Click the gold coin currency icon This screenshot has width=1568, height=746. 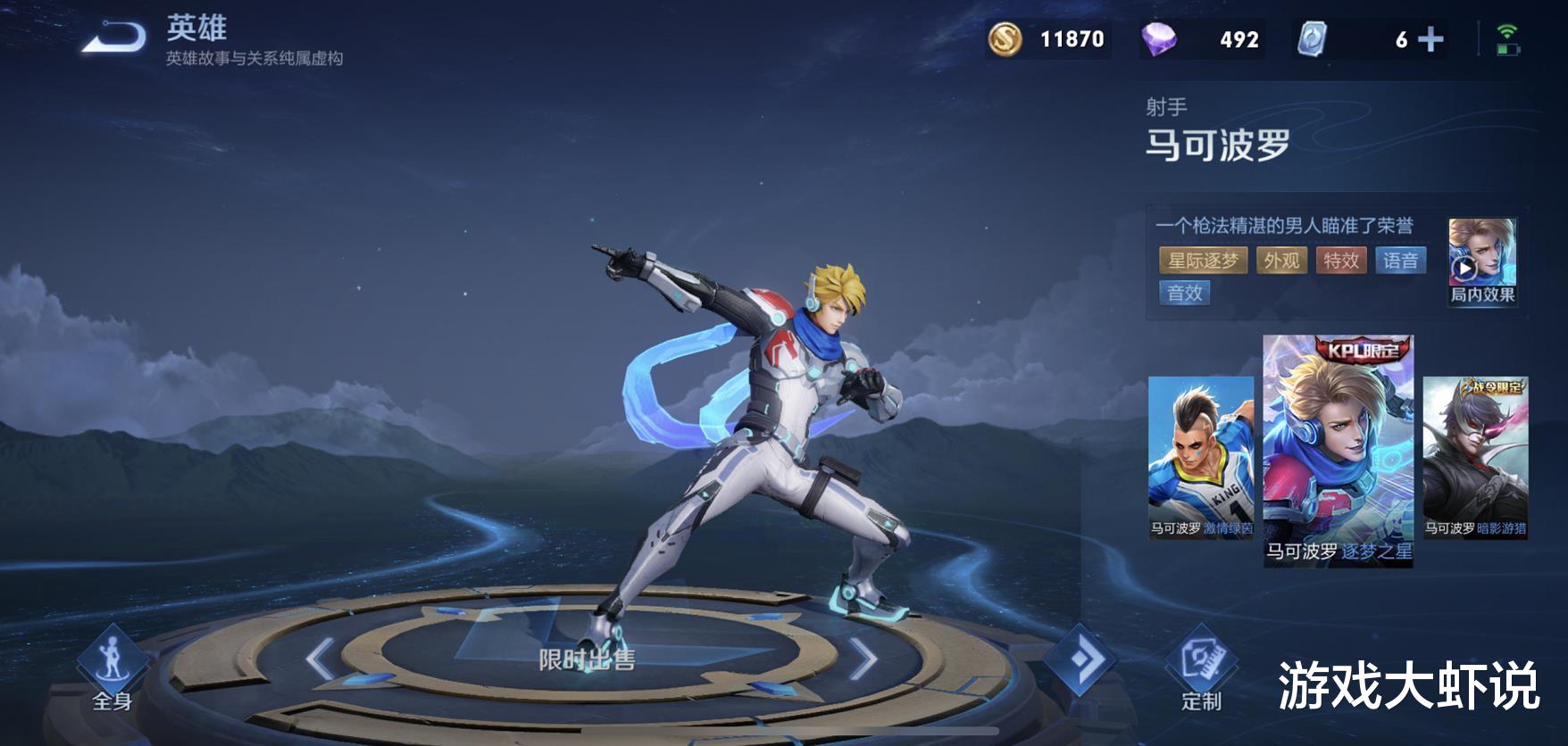click(x=1005, y=39)
